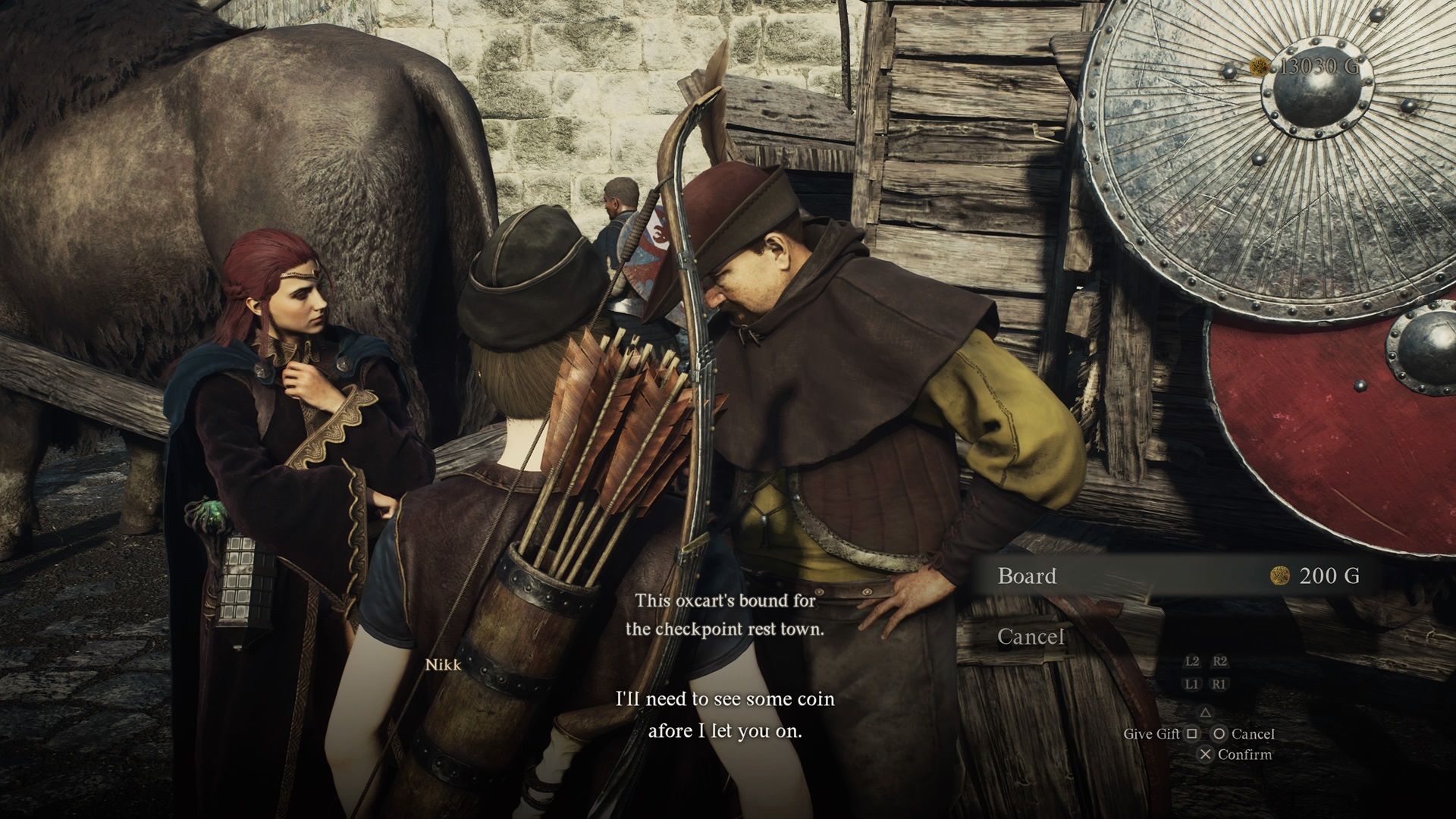Click the L2 shoulder button prompt
This screenshot has width=1456, height=819.
[x=1193, y=662]
